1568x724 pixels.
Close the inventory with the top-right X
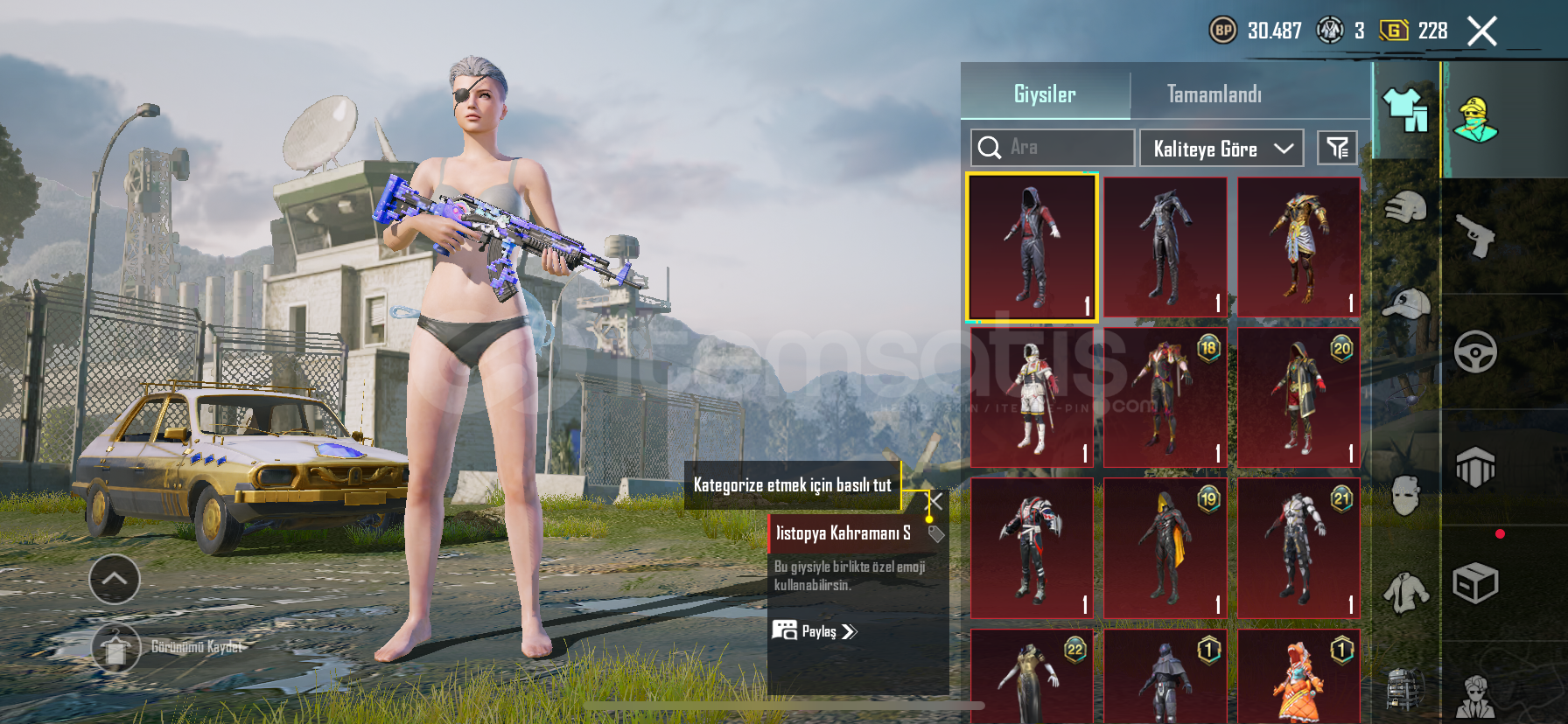pyautogui.click(x=1481, y=31)
